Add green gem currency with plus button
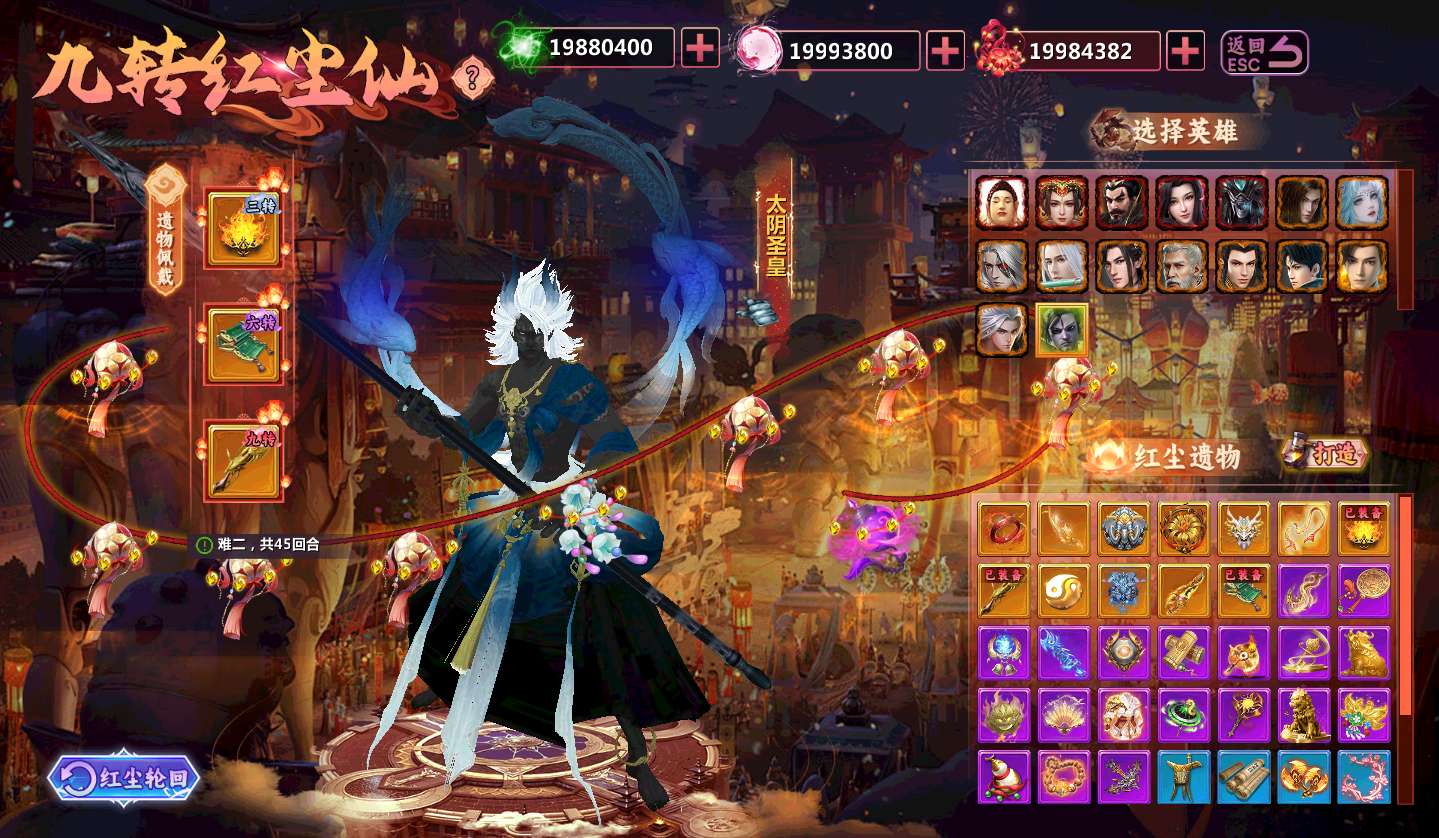Viewport: 1439px width, 838px height. click(700, 48)
